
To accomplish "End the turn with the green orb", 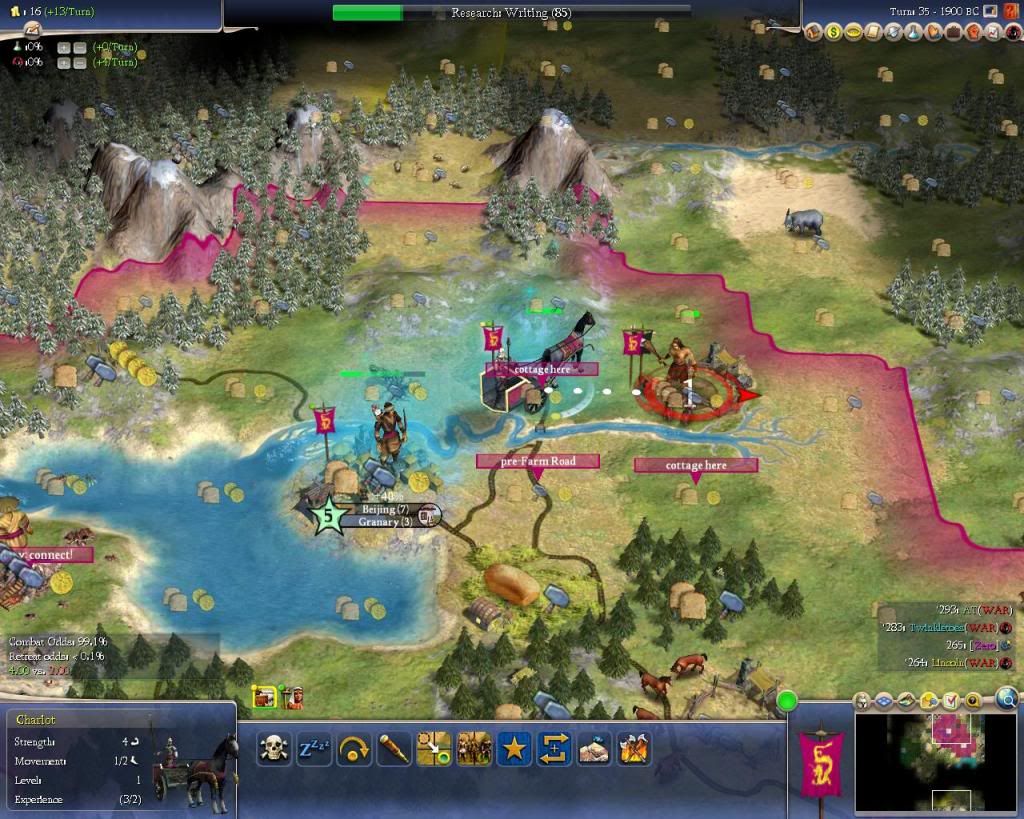I will pyautogui.click(x=787, y=701).
